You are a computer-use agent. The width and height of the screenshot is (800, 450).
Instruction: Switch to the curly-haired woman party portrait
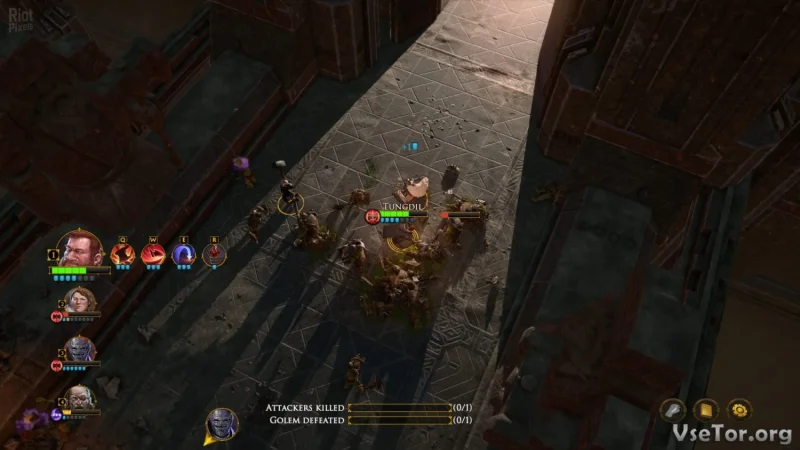79,302
